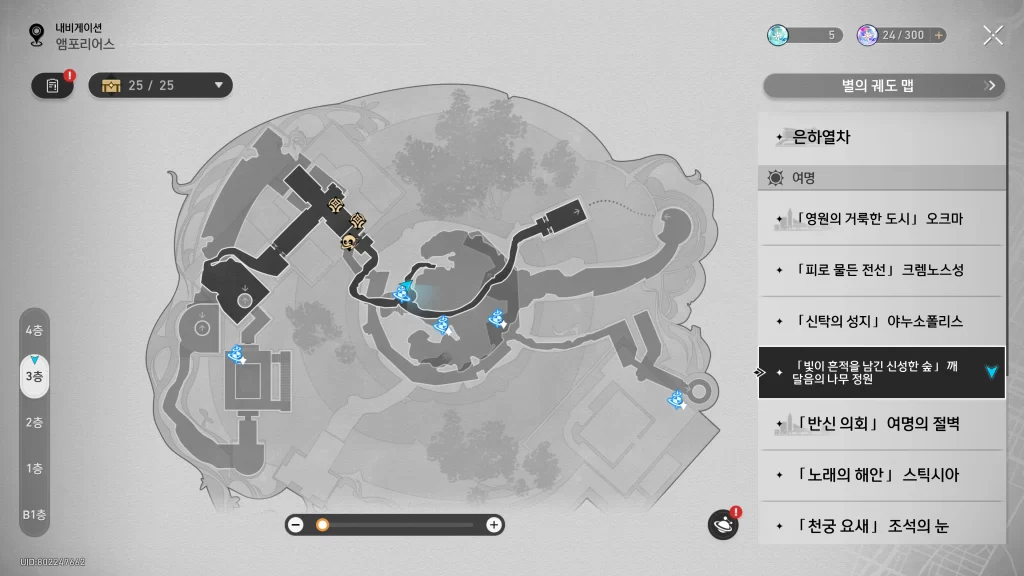Select the 조석의 눈 location entry

coord(880,525)
